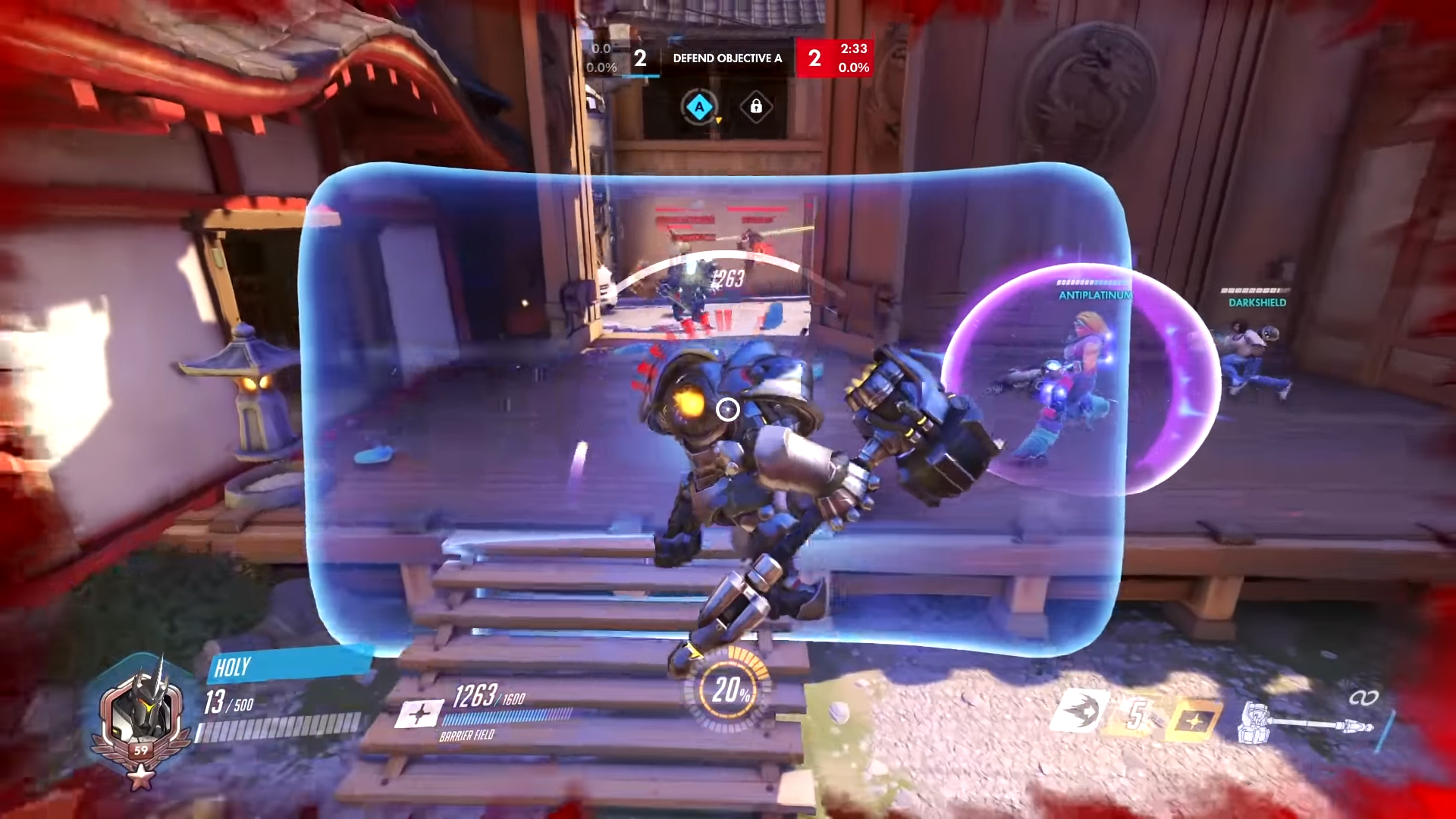The height and width of the screenshot is (819, 1456).
Task: Click the 2:33 match timer
Action: (852, 49)
